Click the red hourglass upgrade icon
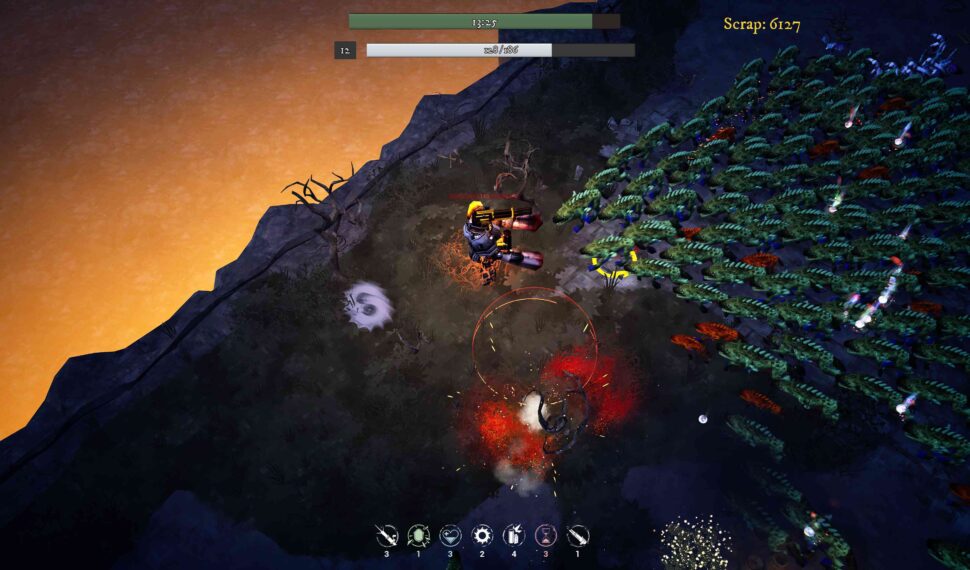Screen dimensions: 970x570 [546, 535]
